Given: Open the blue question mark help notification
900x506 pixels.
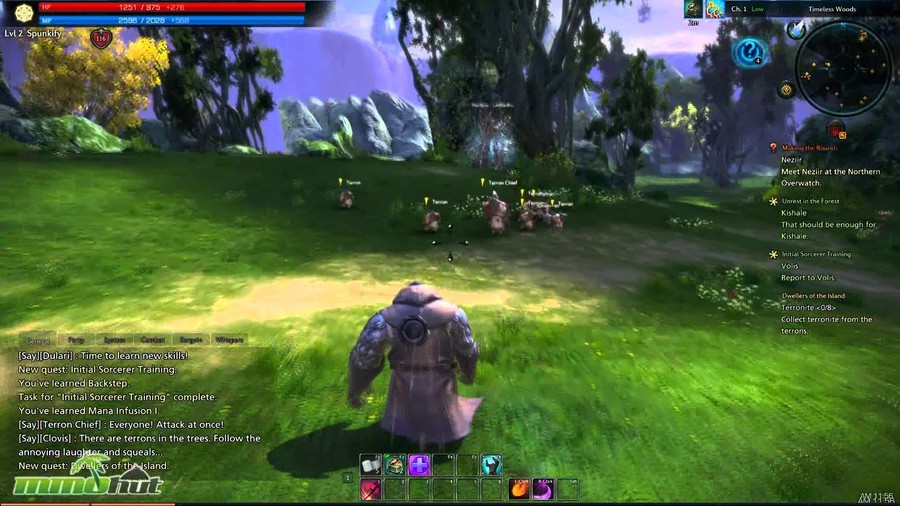Looking at the screenshot, I should 748,52.
